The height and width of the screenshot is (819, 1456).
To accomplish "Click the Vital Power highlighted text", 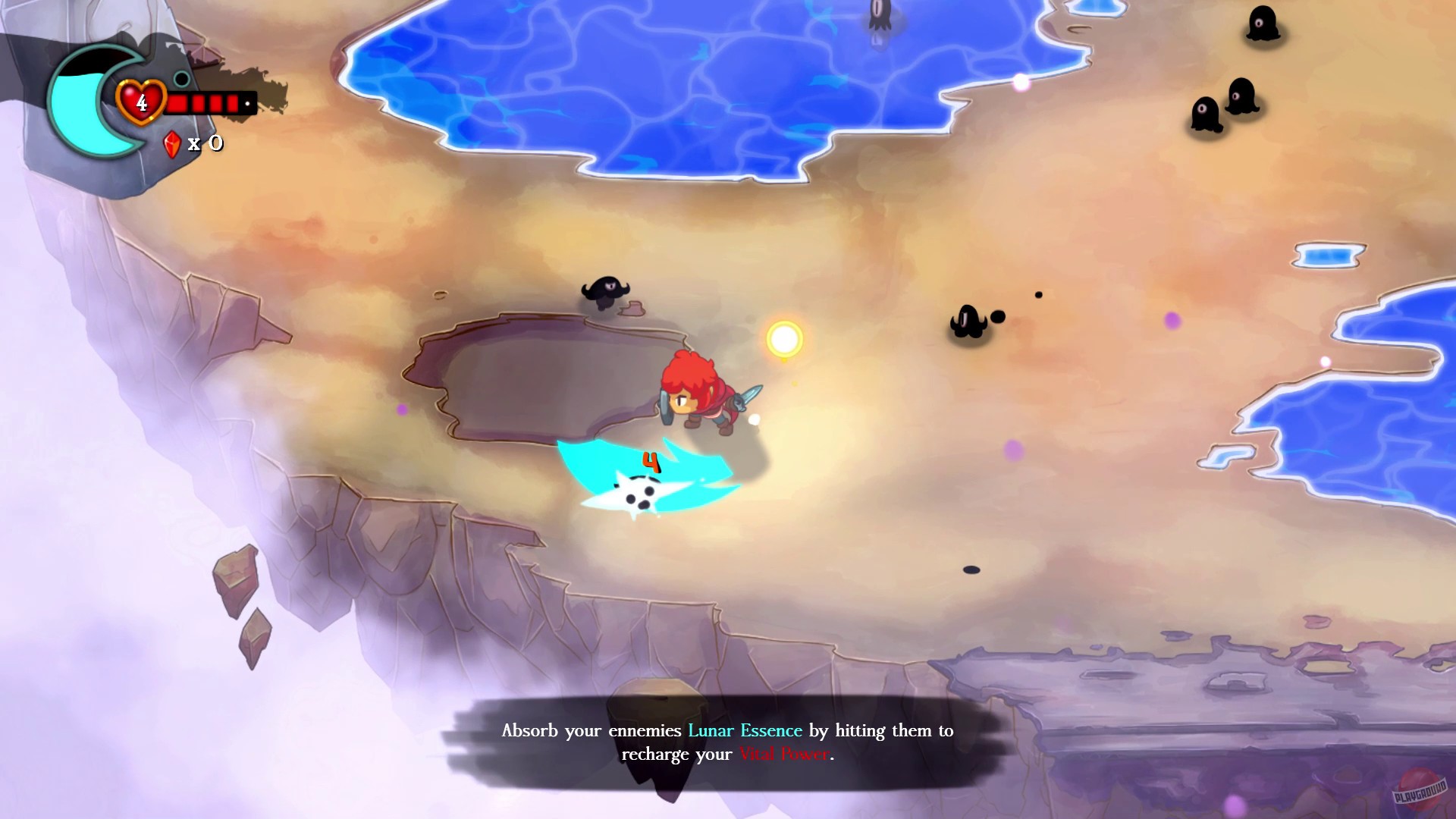I will click(x=783, y=754).
